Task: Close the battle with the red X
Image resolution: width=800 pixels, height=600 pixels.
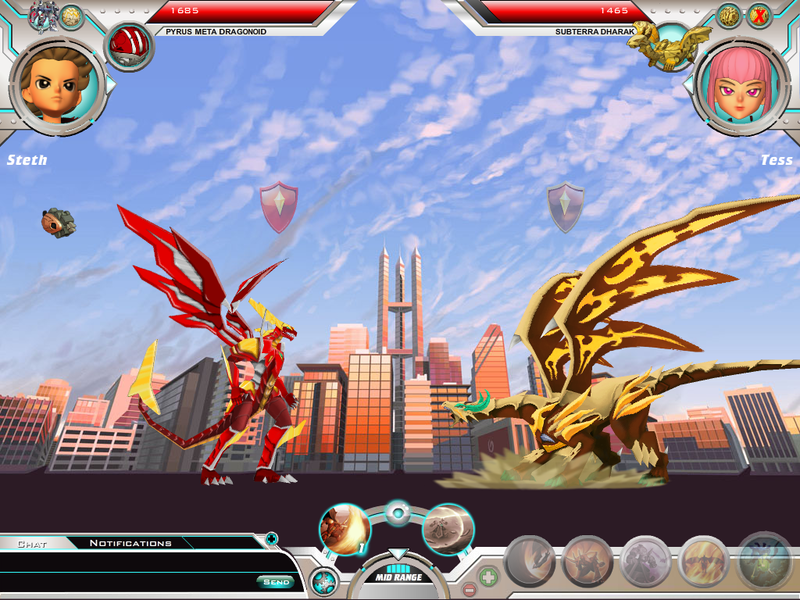Action: tap(759, 16)
